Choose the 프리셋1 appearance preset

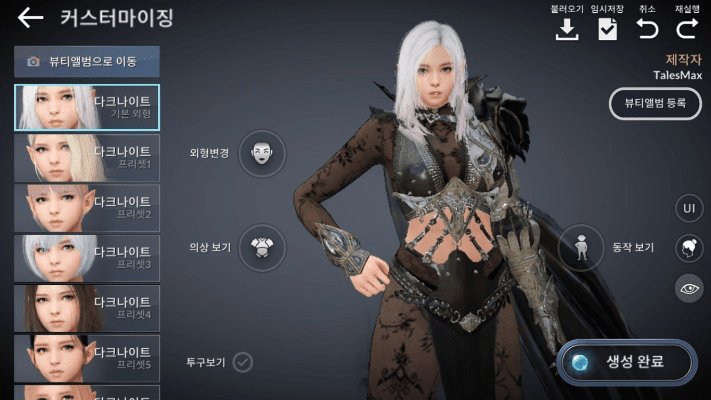(86, 157)
